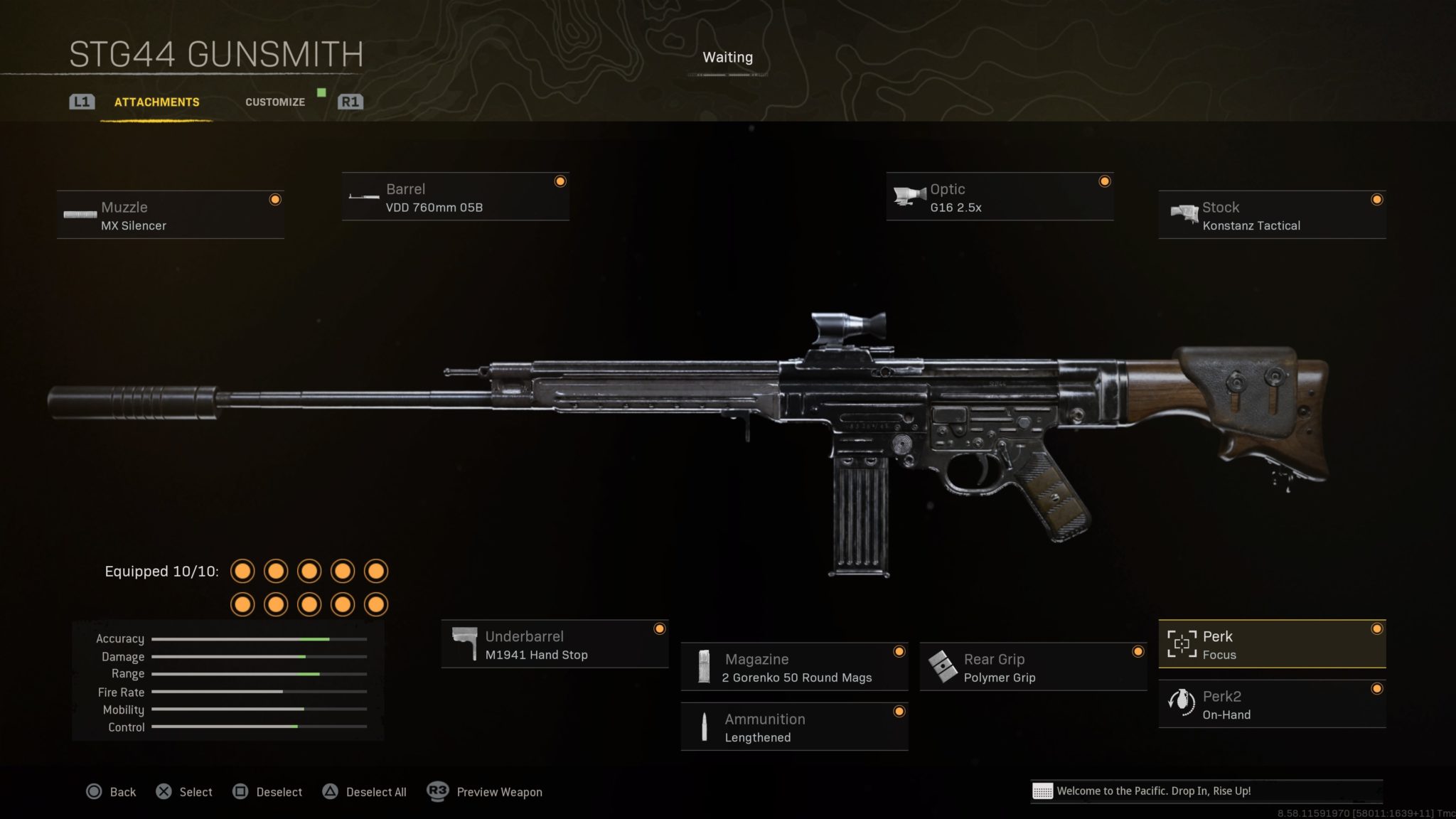
Task: Click the Magazine slot with Gorenko 50 Round Mags
Action: pos(794,667)
